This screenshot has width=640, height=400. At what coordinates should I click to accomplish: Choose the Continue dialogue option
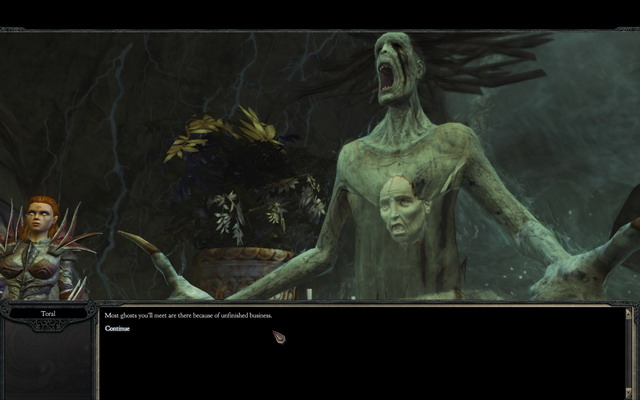117,328
